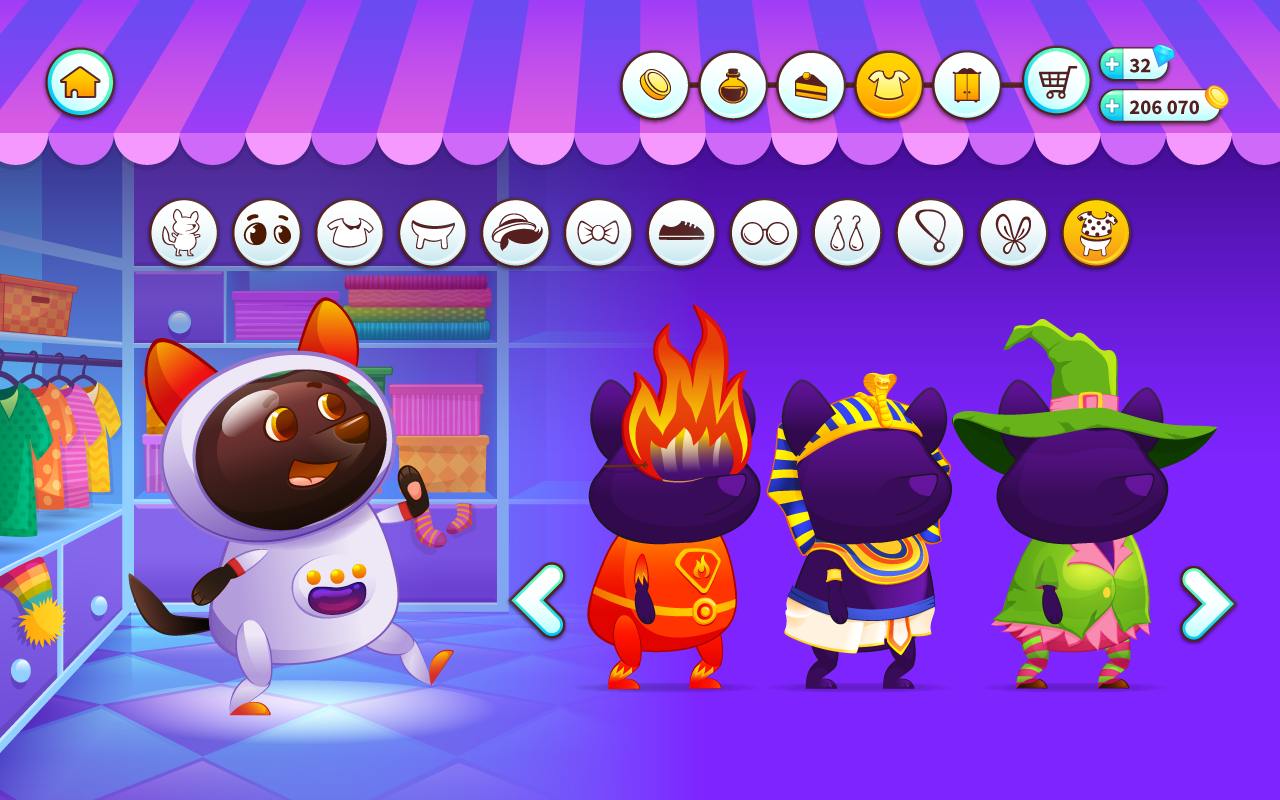Viewport: 1280px width, 800px height.
Task: Add more gems with the plus button
Action: point(1112,66)
